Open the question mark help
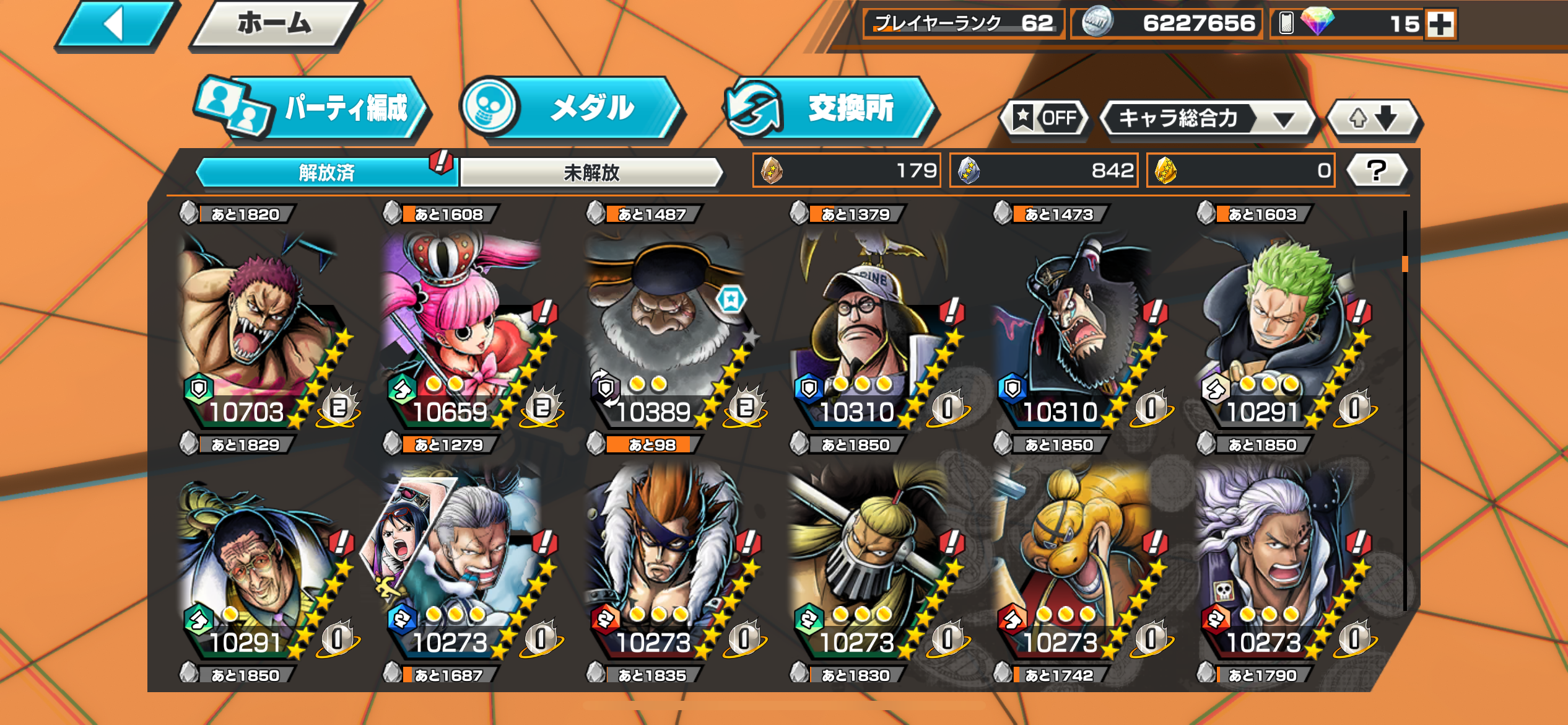 pos(1377,170)
